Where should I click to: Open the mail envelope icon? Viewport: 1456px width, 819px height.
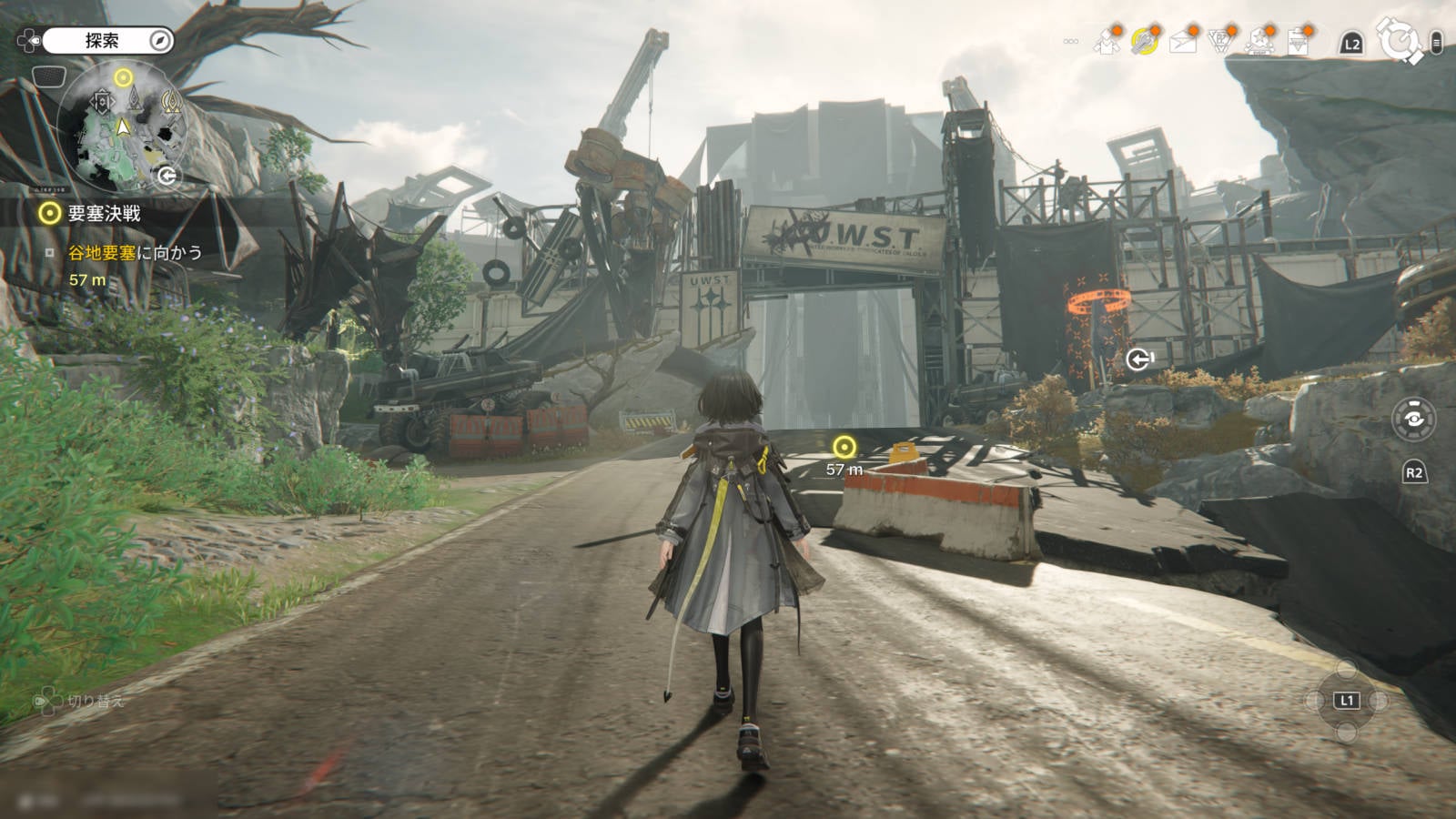click(1183, 42)
